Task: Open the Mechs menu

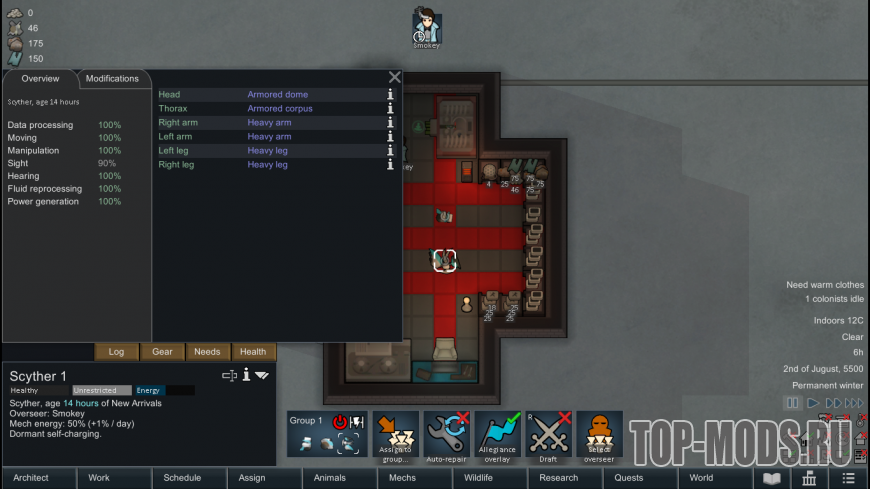Action: pos(403,478)
